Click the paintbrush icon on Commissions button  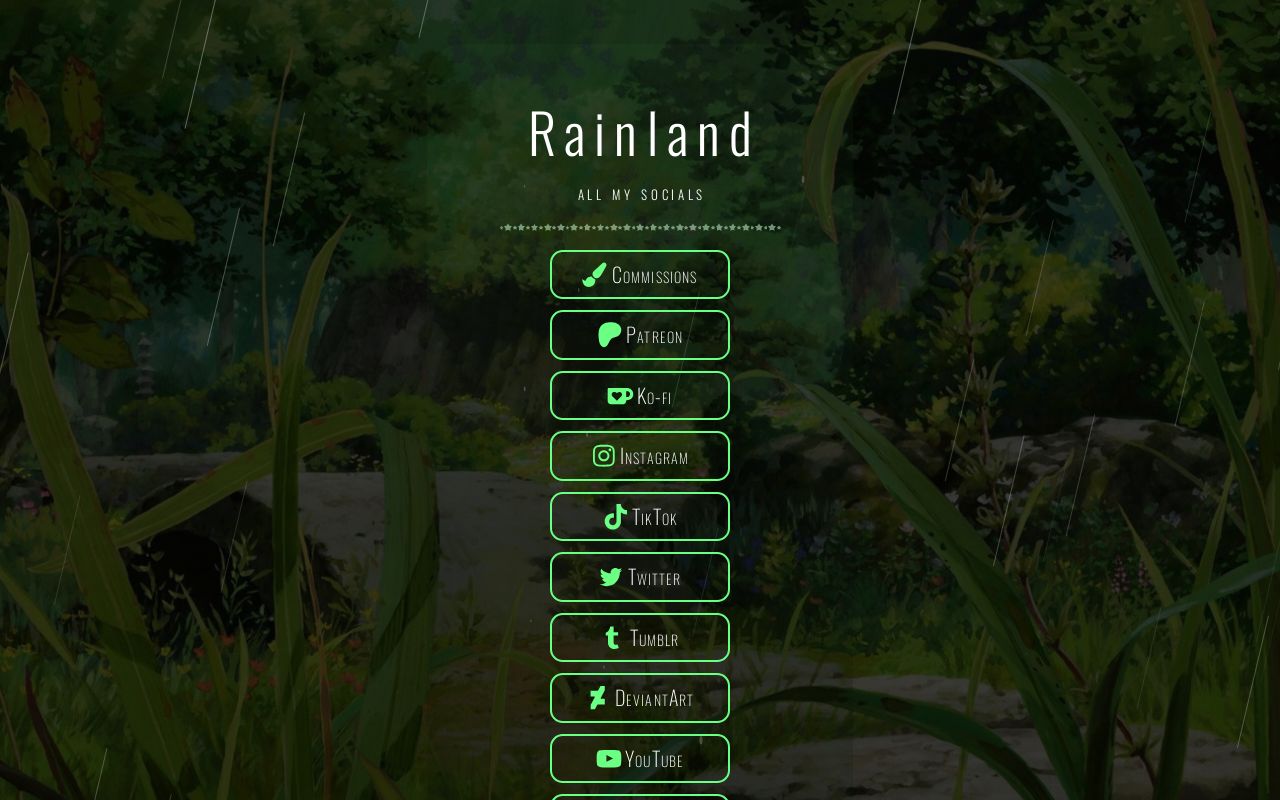coord(594,274)
